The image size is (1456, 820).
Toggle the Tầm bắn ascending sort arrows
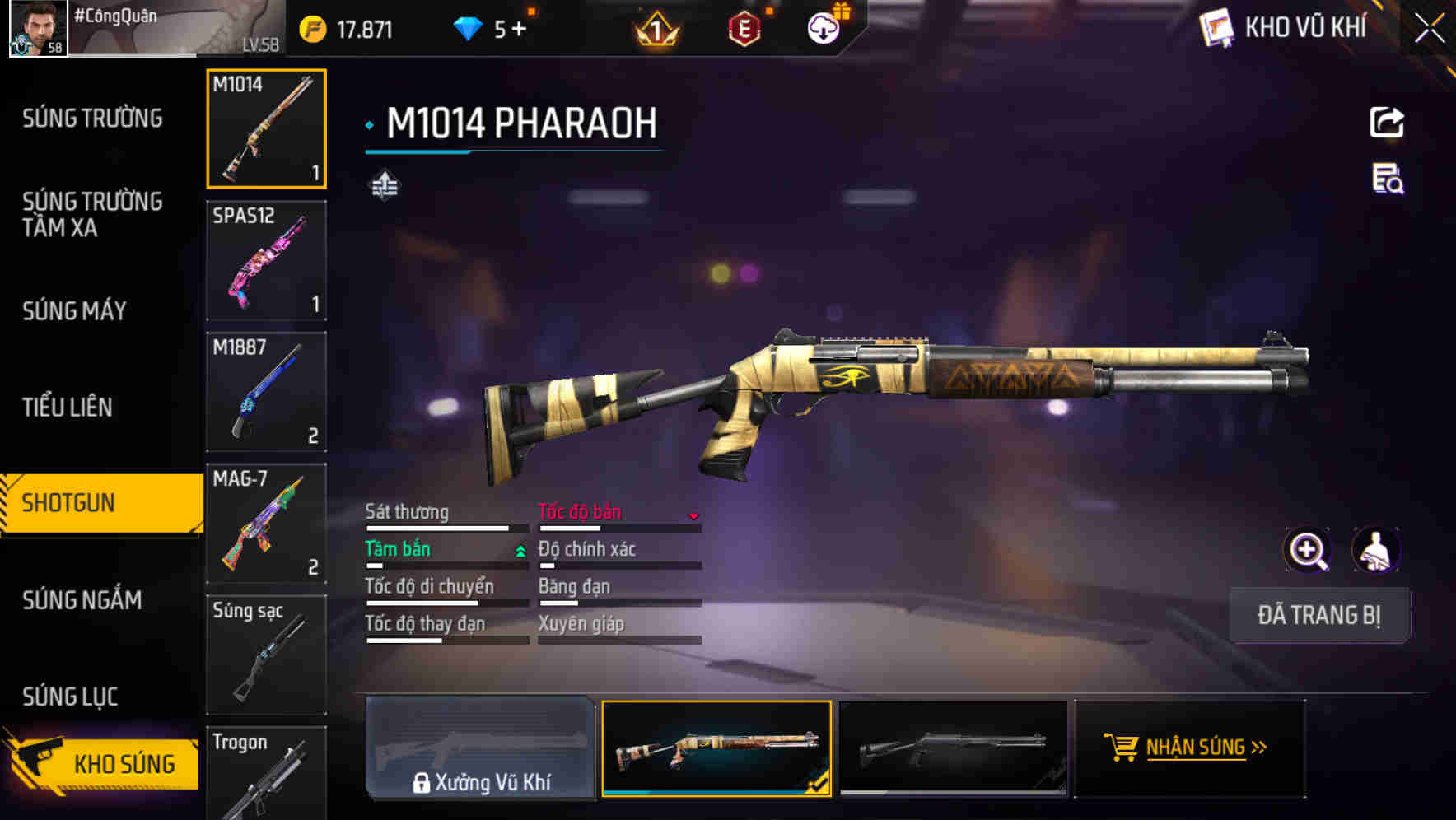pyautogui.click(x=519, y=548)
